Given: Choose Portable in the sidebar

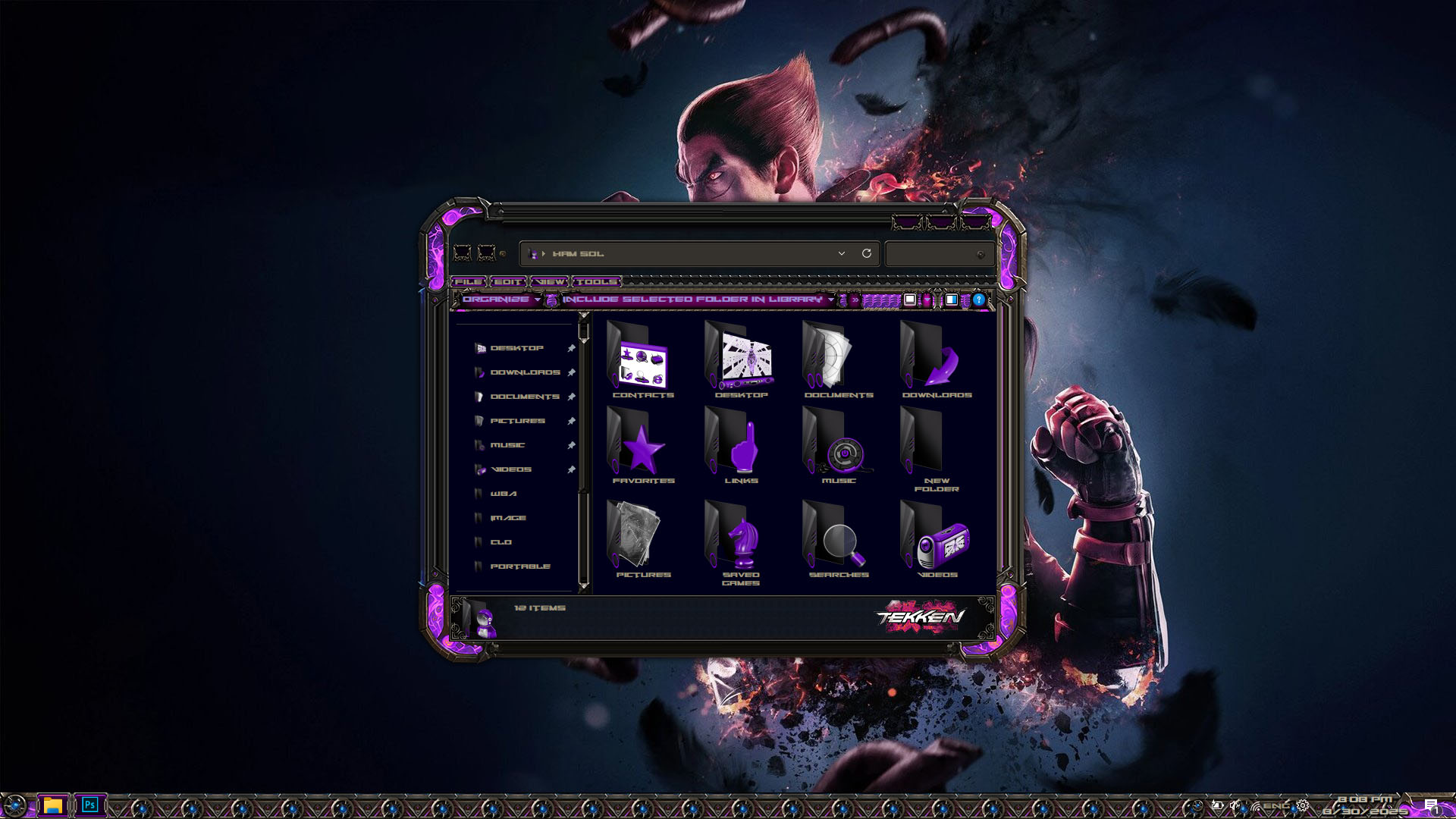Looking at the screenshot, I should pyautogui.click(x=519, y=566).
